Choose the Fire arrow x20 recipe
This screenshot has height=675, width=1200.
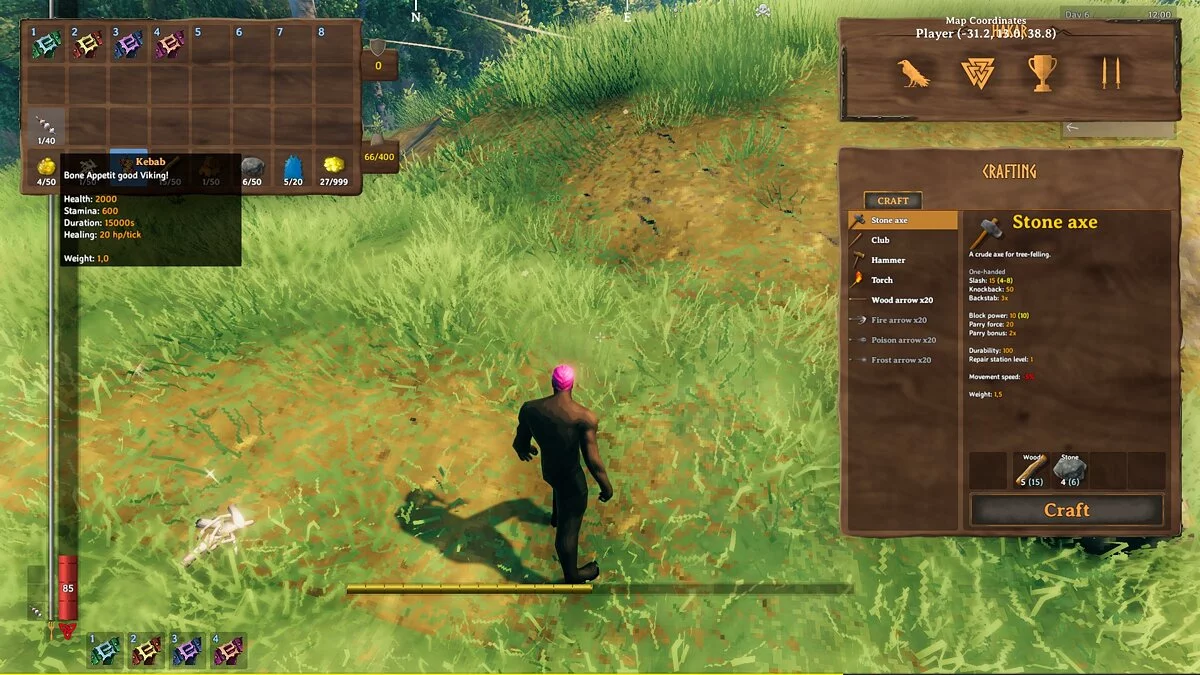click(900, 320)
